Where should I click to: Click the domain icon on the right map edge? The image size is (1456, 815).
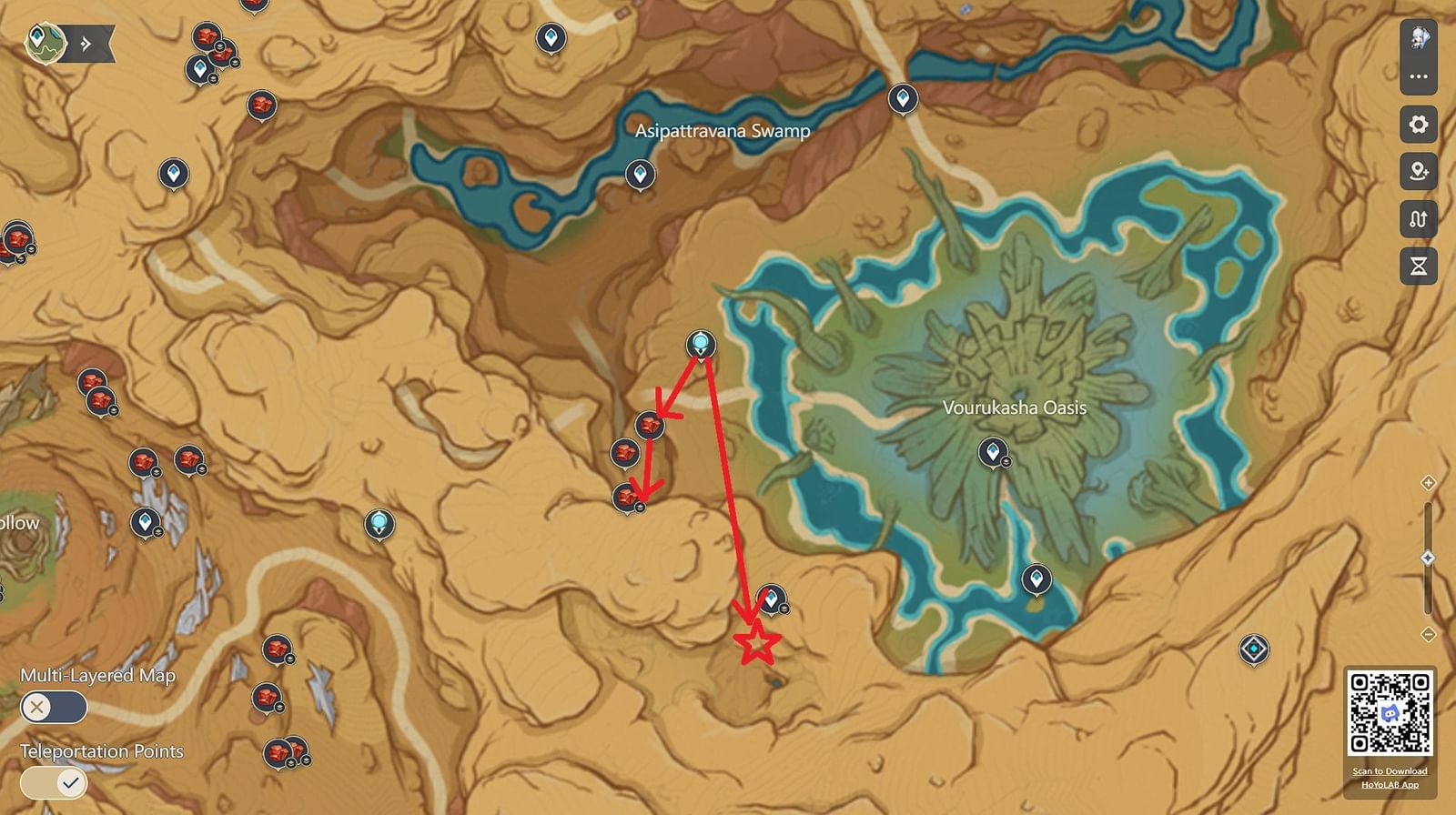tap(1256, 649)
